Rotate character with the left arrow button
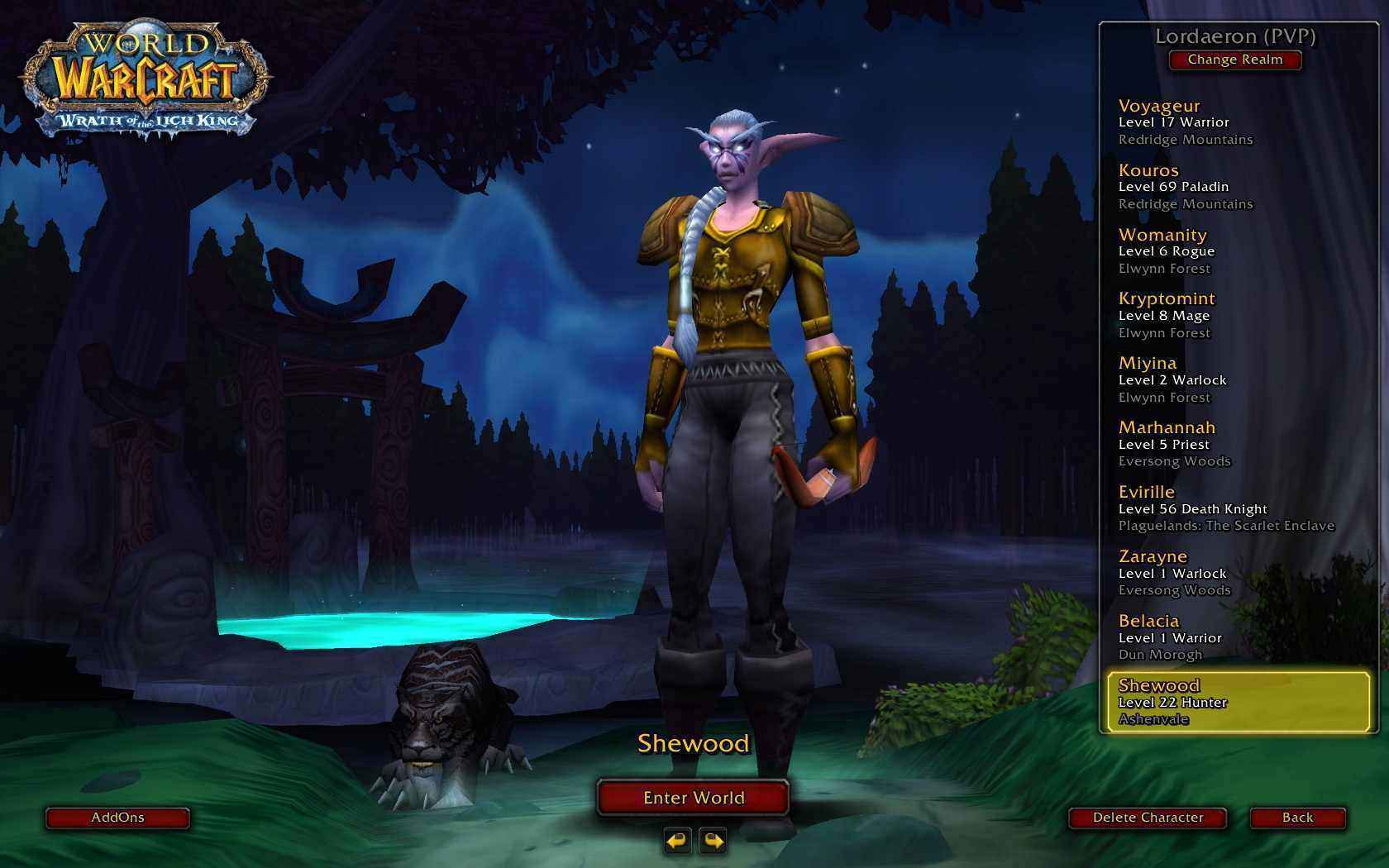 677,842
